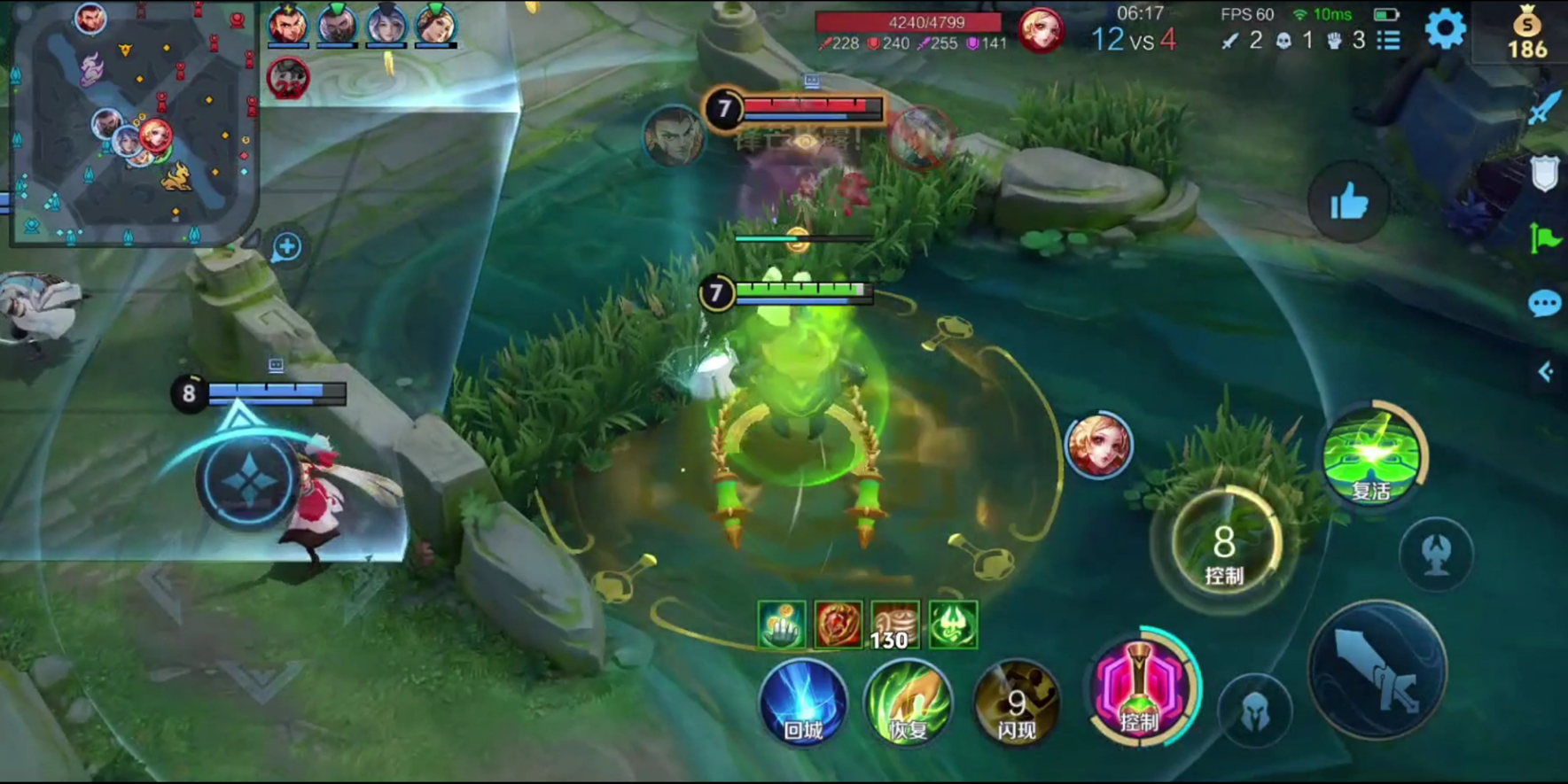Target the blonde enemy hero portrait

click(1098, 445)
